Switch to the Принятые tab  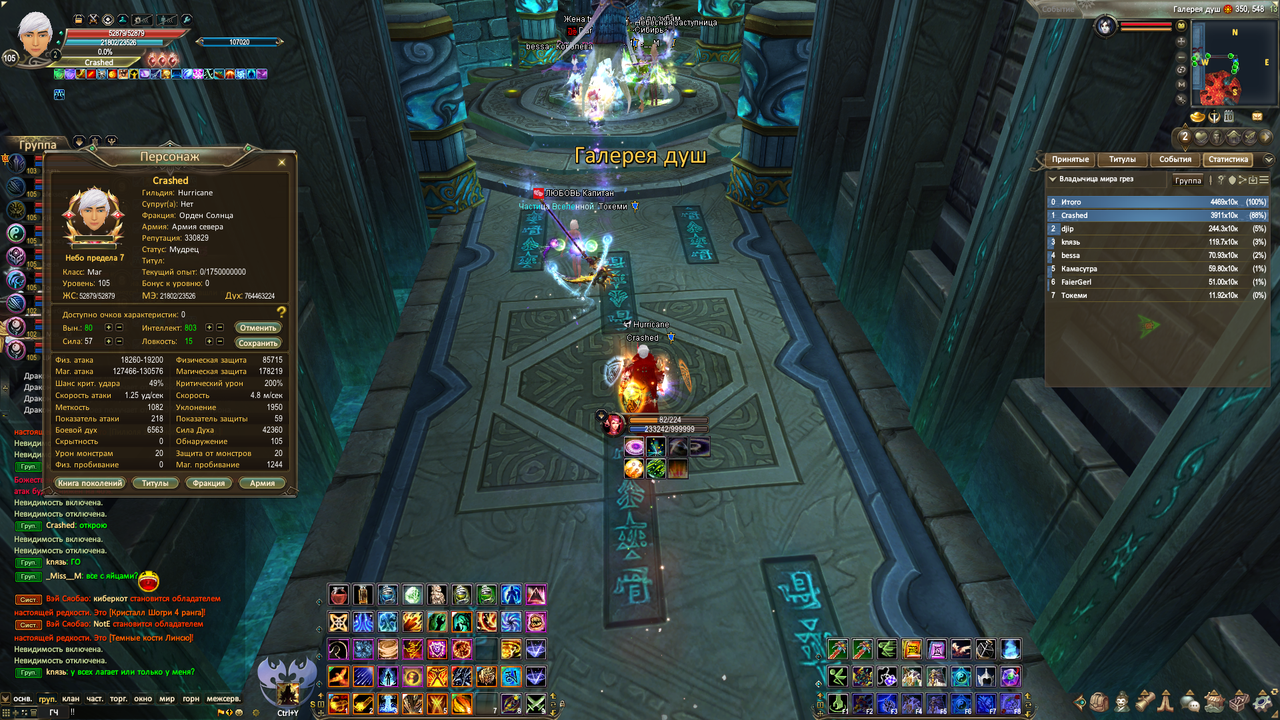(x=1069, y=160)
